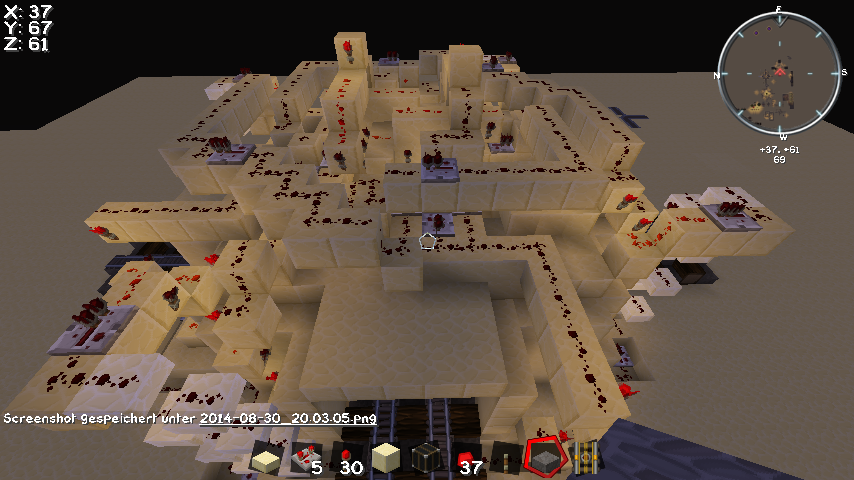Select the sandstone slab hotbar slot

coord(265,460)
